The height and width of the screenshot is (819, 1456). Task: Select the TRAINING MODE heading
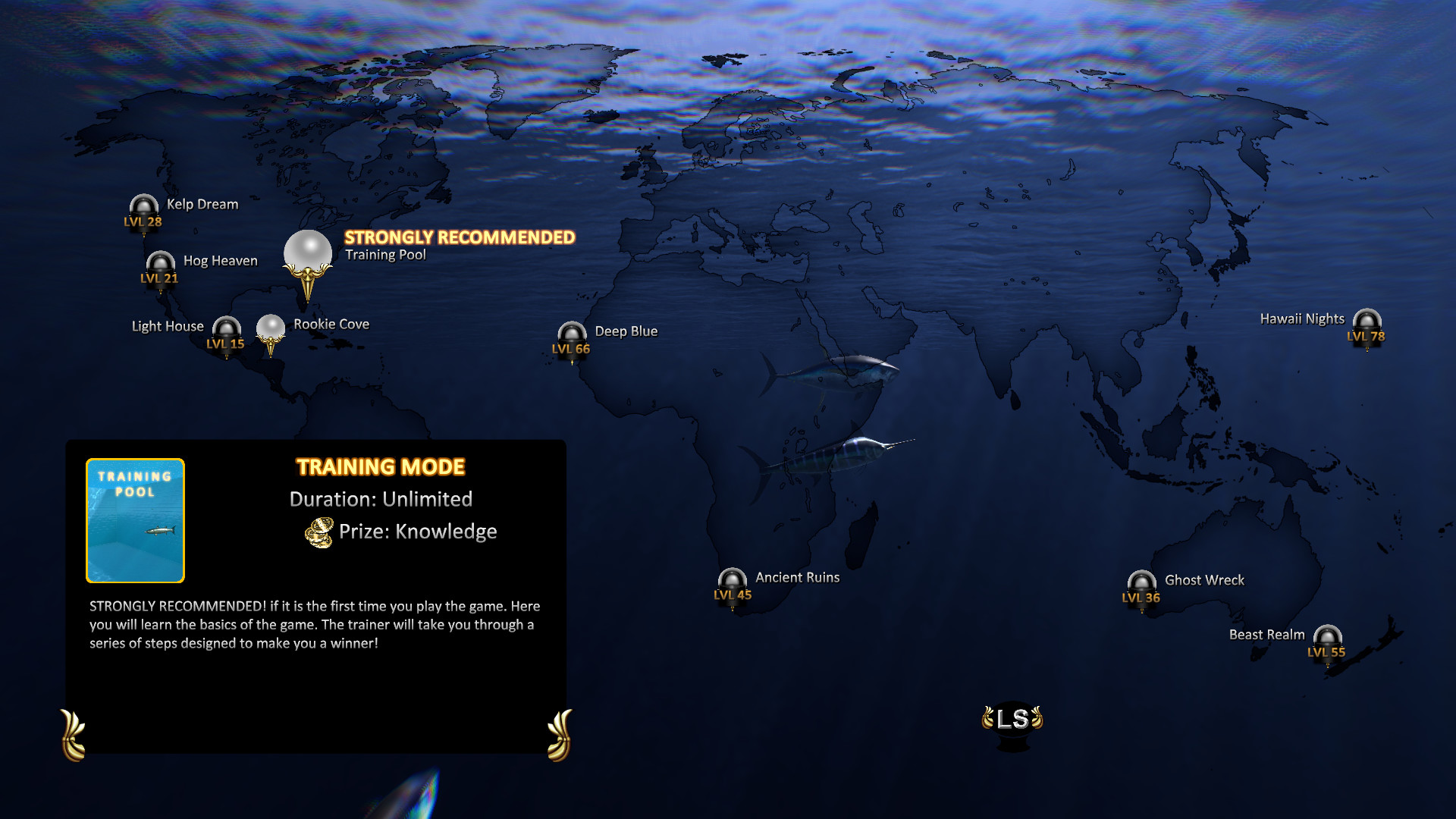pos(380,467)
